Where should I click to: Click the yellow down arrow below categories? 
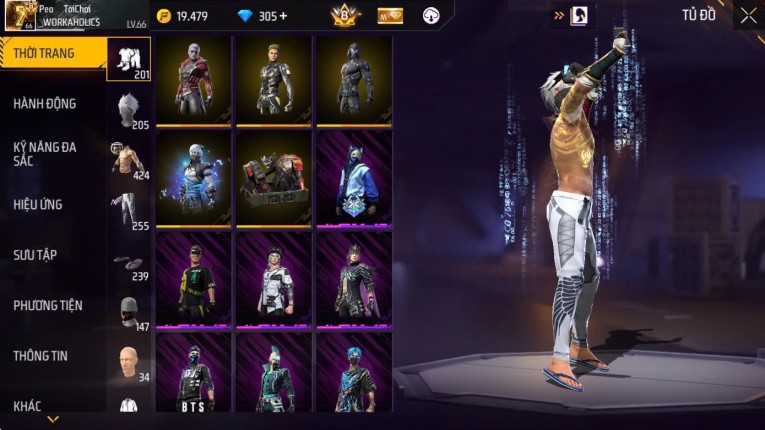coord(53,419)
